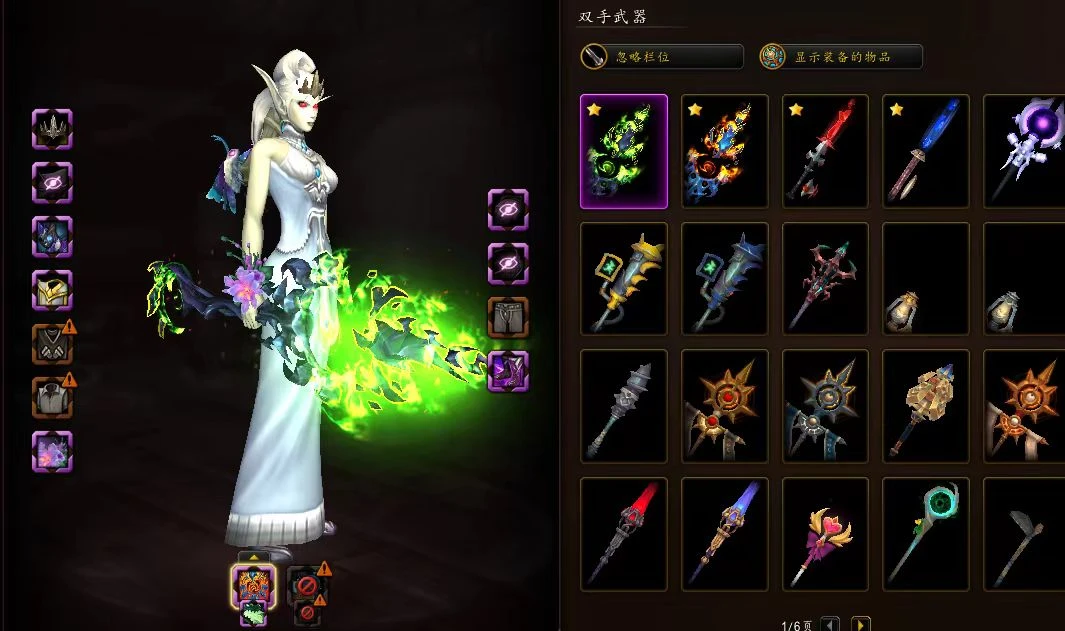
Task: Pick the teal ring-headed staff appearance
Action: pyautogui.click(x=926, y=534)
